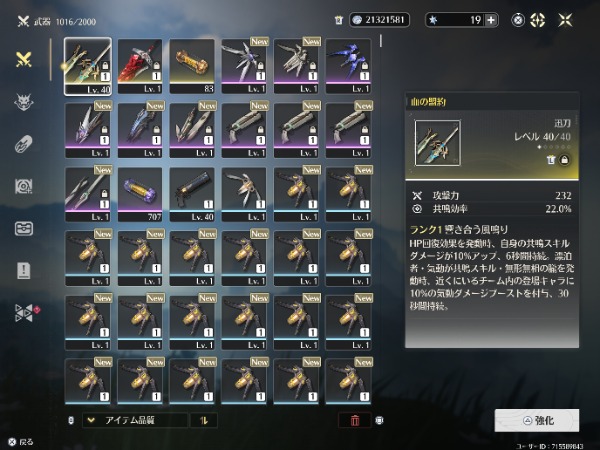Image resolution: width=600 pixels, height=450 pixels.
Task: Open the exclamation mark quest items tab
Action: [x=23, y=270]
